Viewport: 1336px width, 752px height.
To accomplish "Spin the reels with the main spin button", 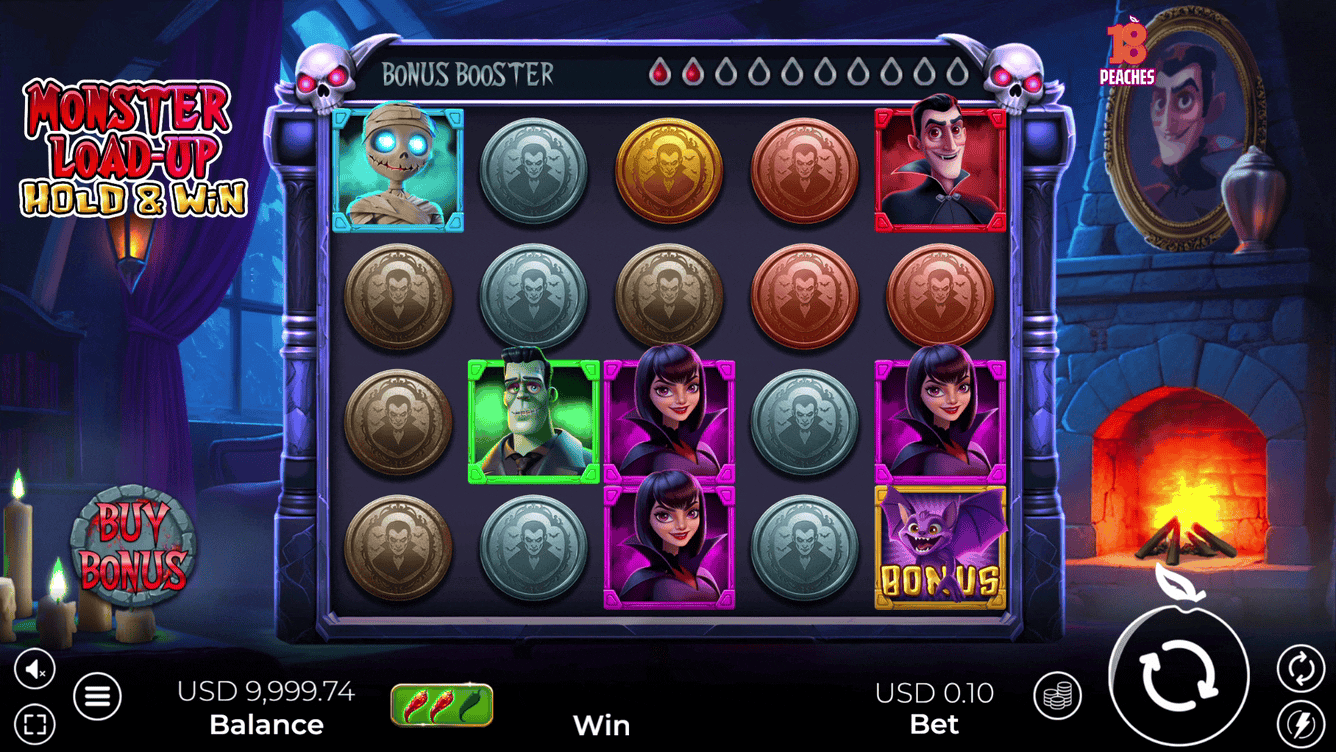I will (1180, 675).
